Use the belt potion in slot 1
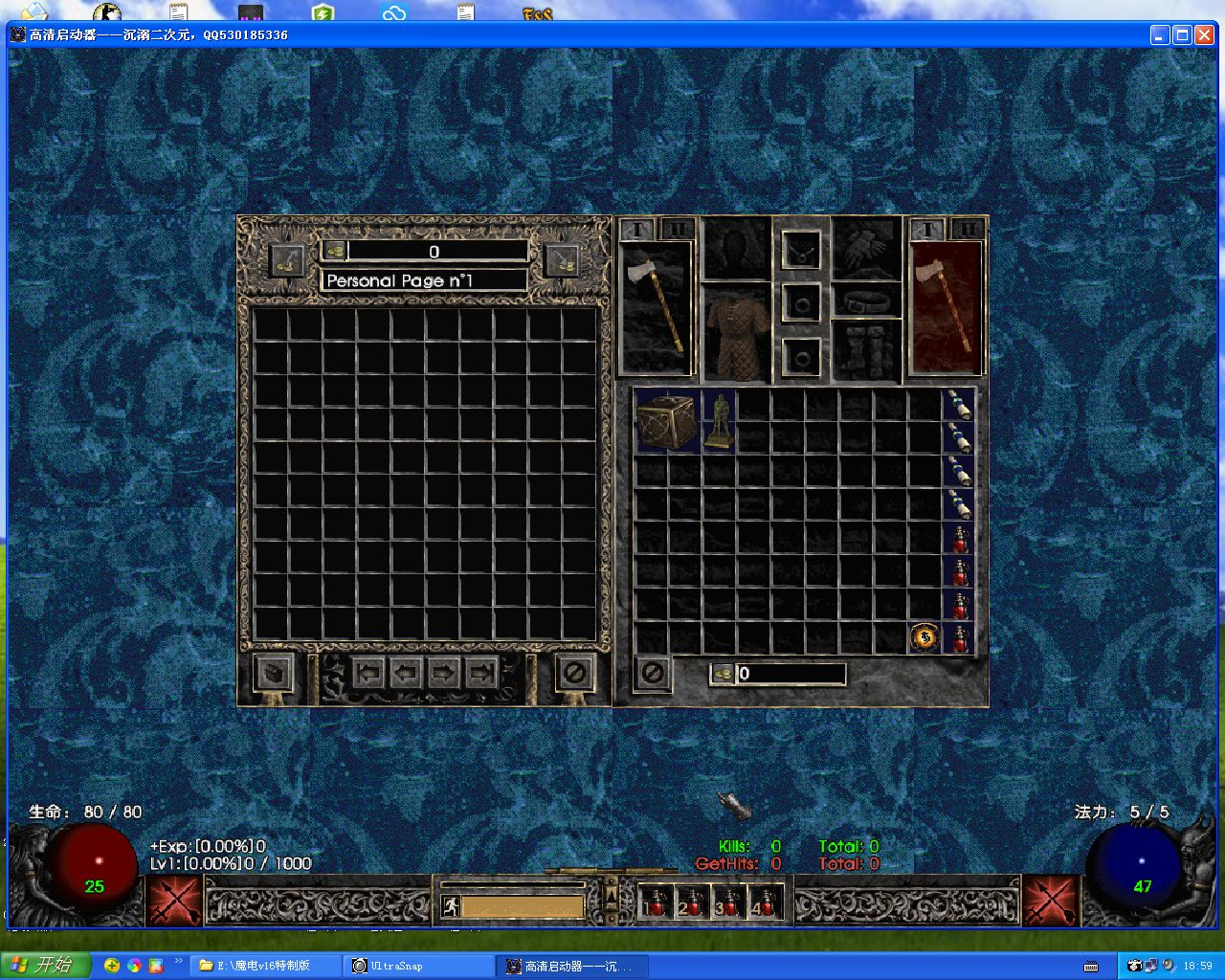Image resolution: width=1225 pixels, height=980 pixels. [654, 902]
